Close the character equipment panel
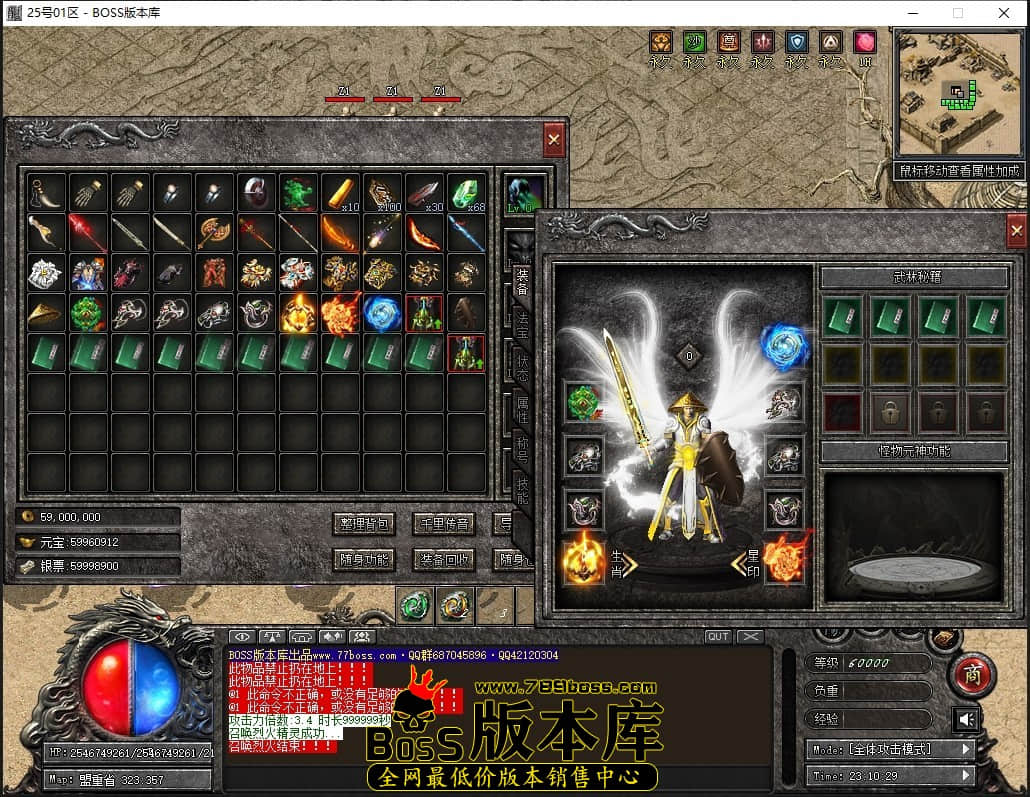Image resolution: width=1030 pixels, height=797 pixels. [x=1016, y=231]
